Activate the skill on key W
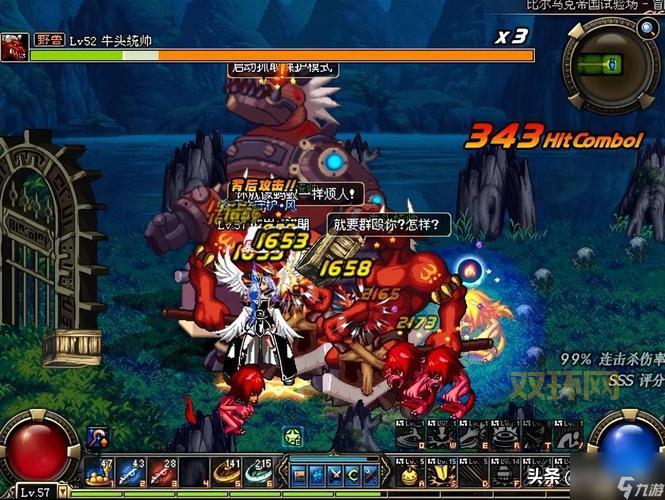665x500 pixels. coord(440,437)
